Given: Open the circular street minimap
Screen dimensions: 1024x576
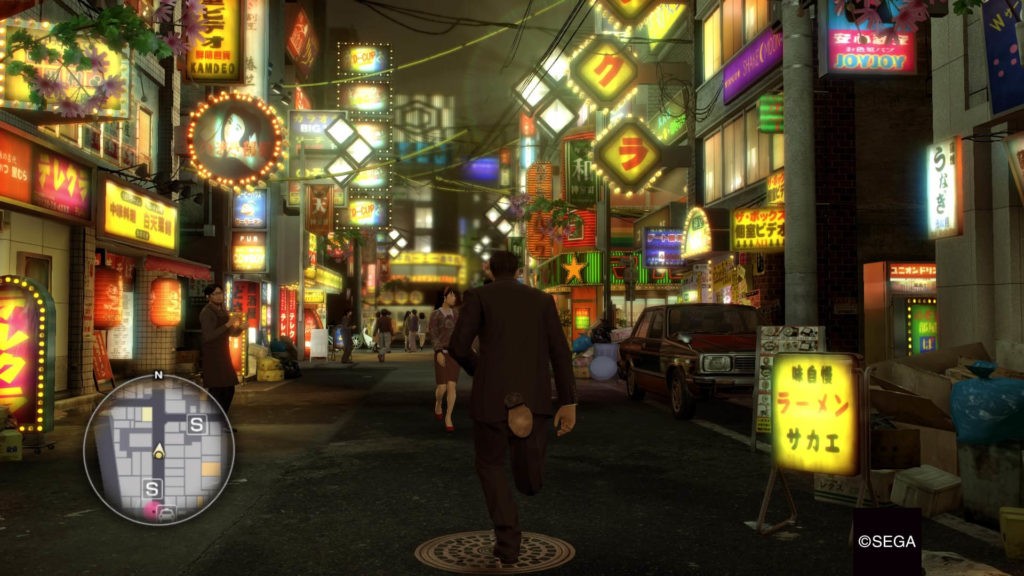Looking at the screenshot, I should pos(158,449).
